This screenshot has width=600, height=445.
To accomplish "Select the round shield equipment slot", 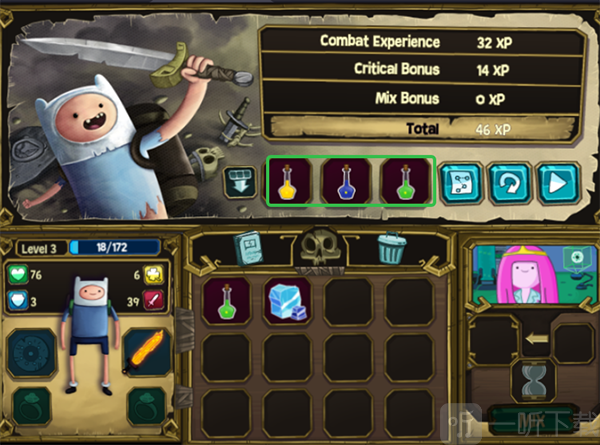I will pyautogui.click(x=30, y=352).
